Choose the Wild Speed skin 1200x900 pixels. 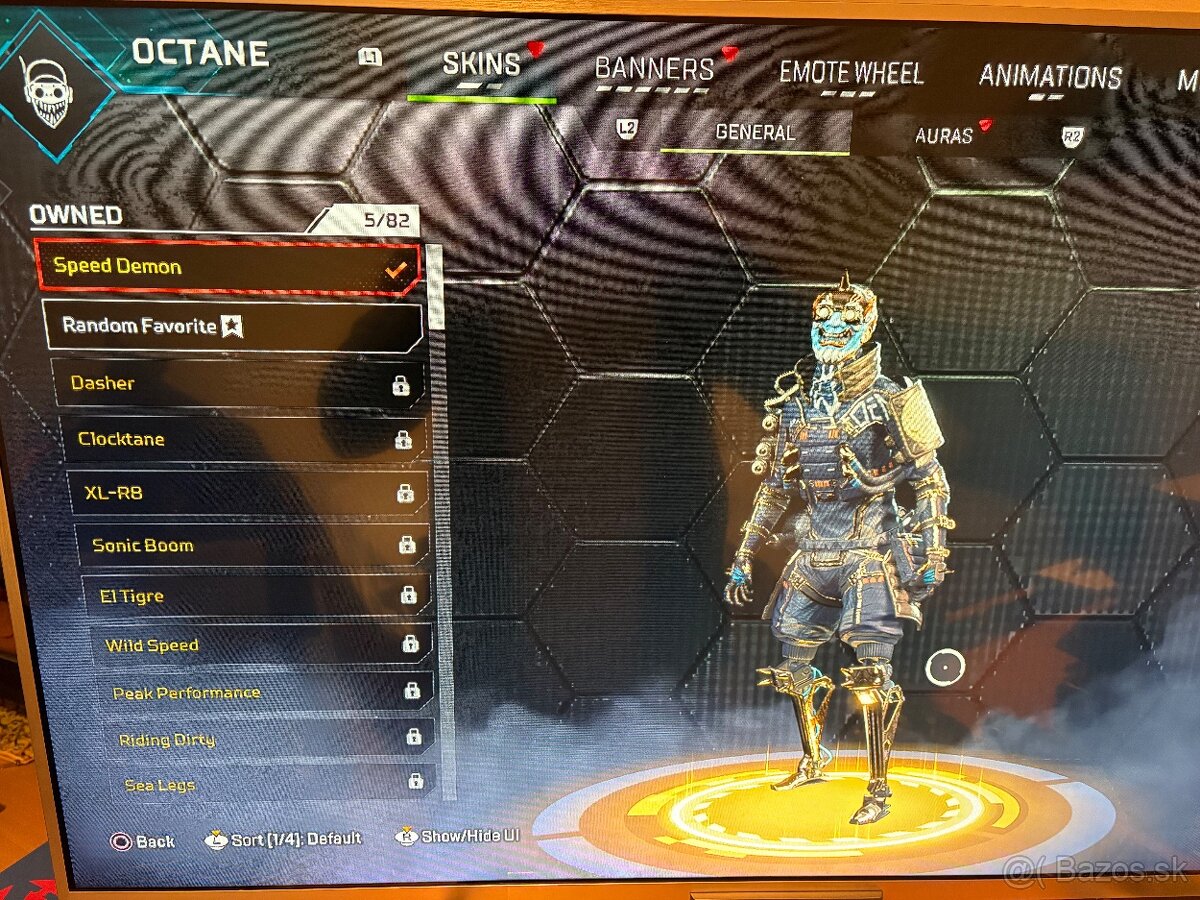(262, 645)
